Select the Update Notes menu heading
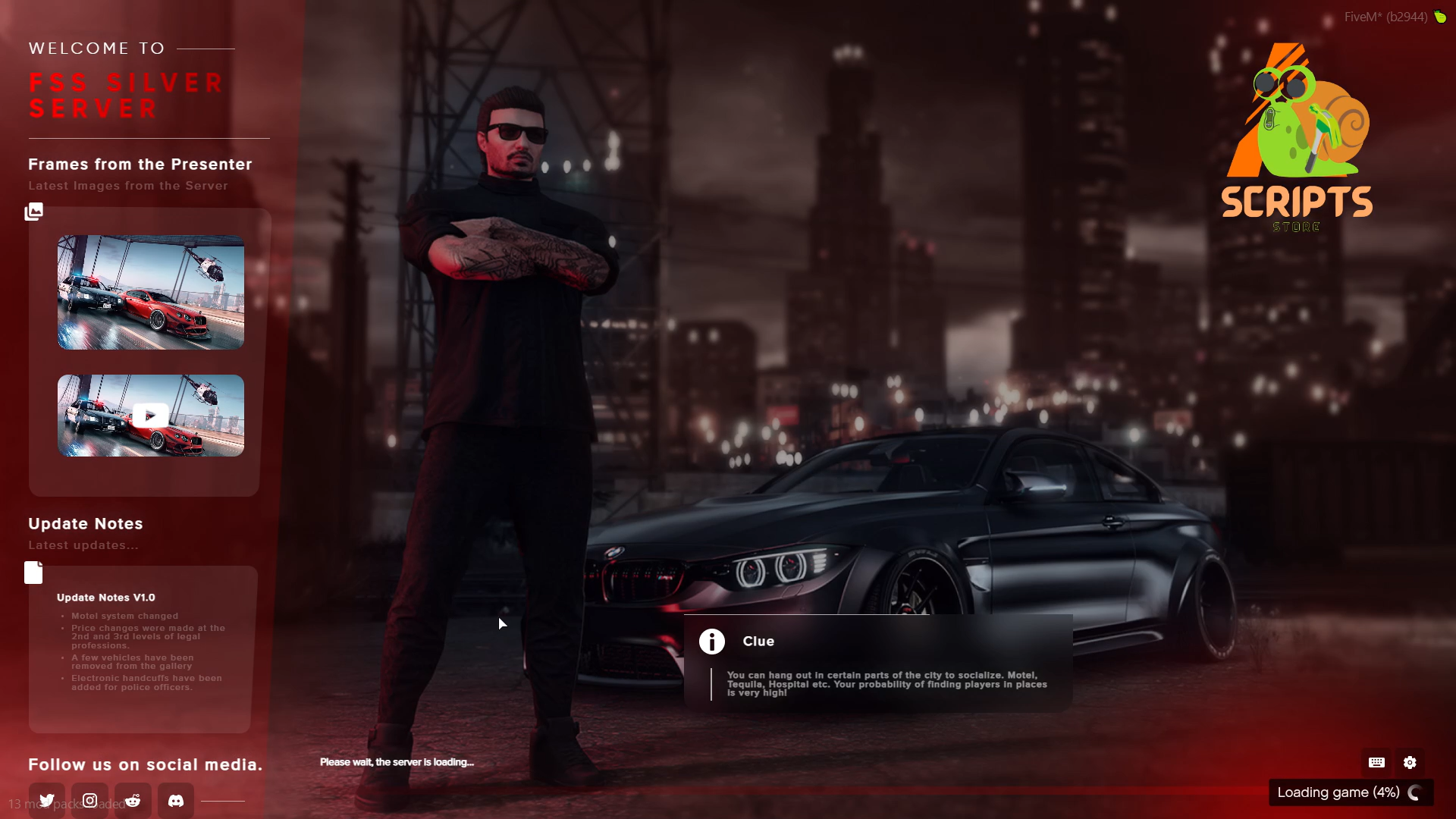 tap(86, 523)
